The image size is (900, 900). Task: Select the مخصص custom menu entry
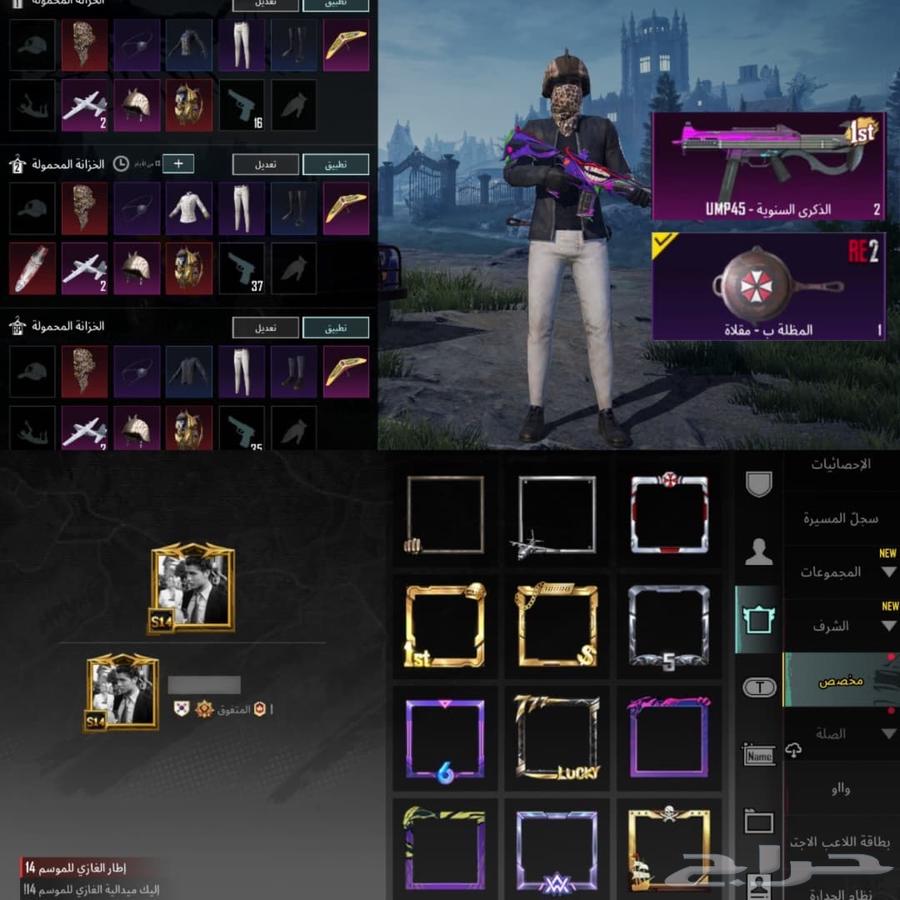(x=838, y=680)
